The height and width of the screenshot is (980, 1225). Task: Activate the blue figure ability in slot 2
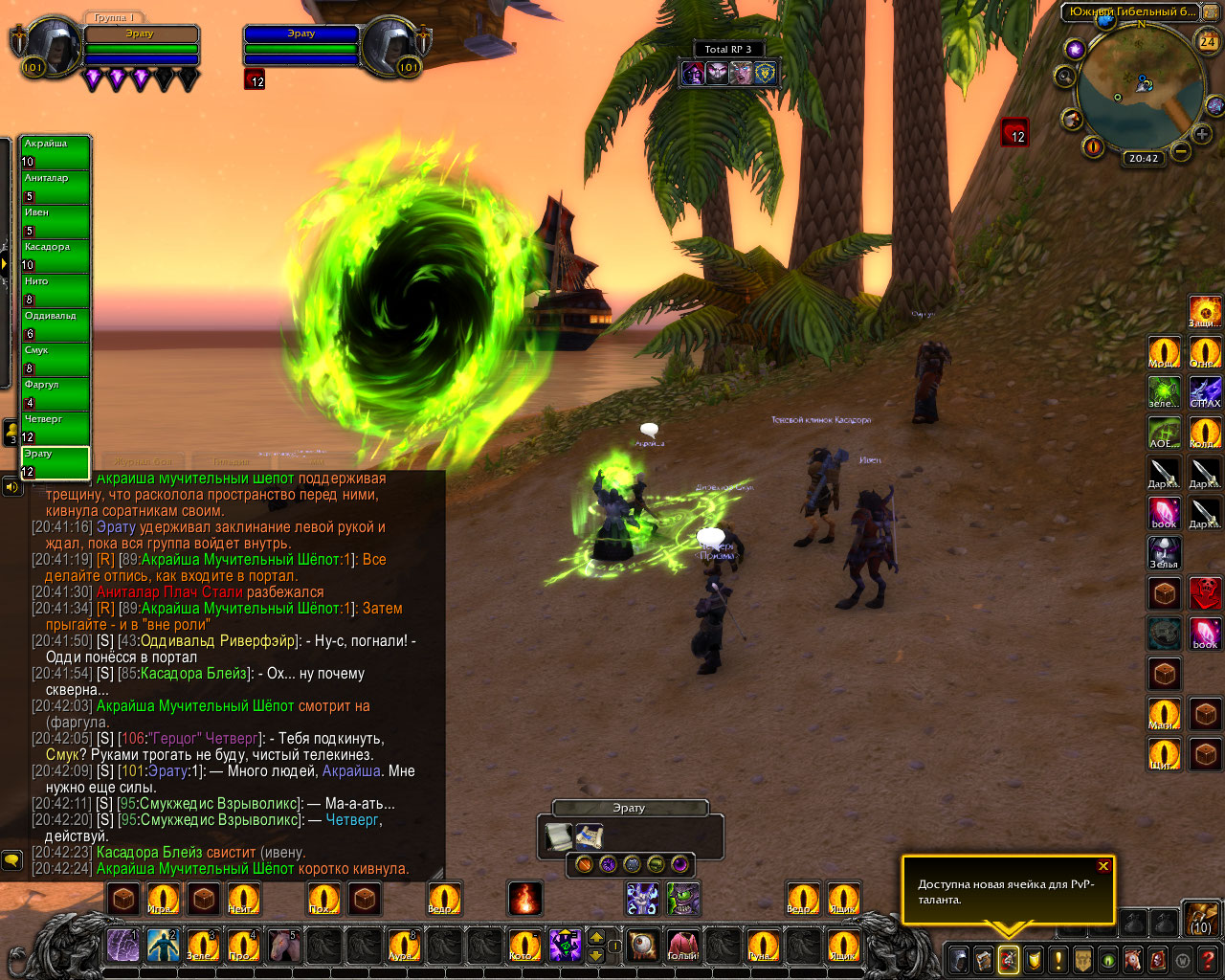click(164, 946)
